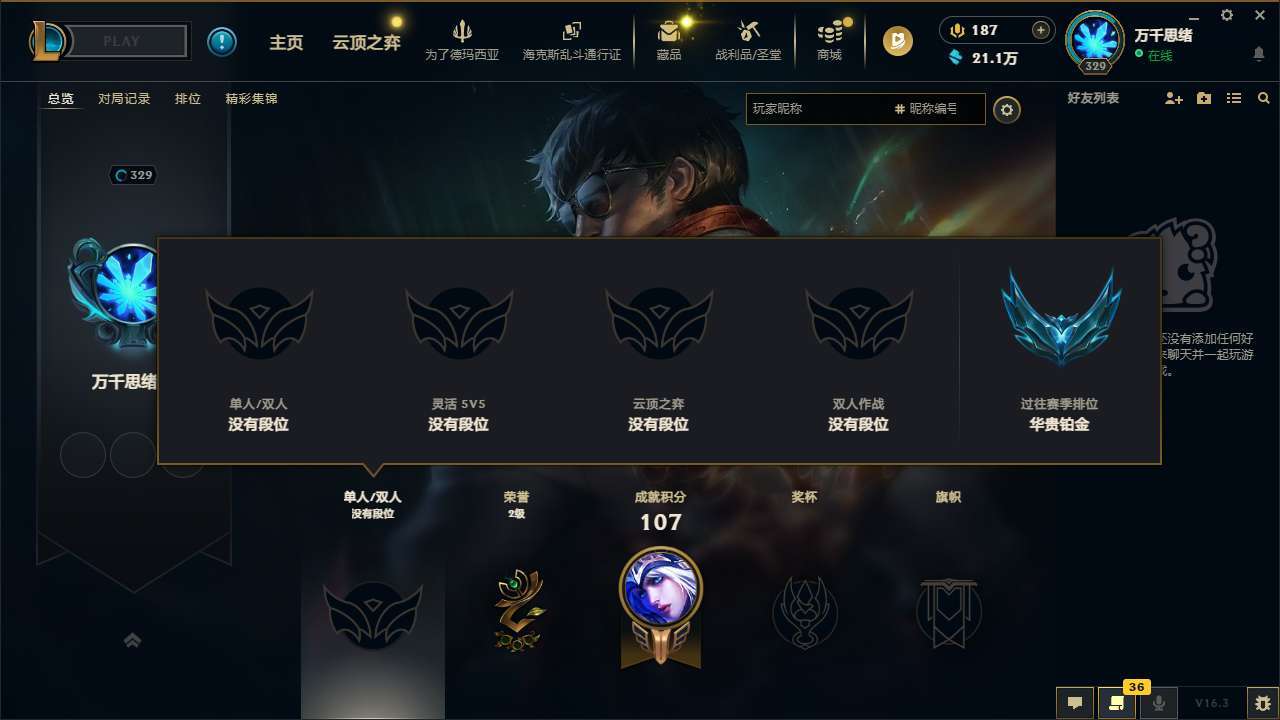
Task: Open the friends list display options
Action: point(1235,98)
